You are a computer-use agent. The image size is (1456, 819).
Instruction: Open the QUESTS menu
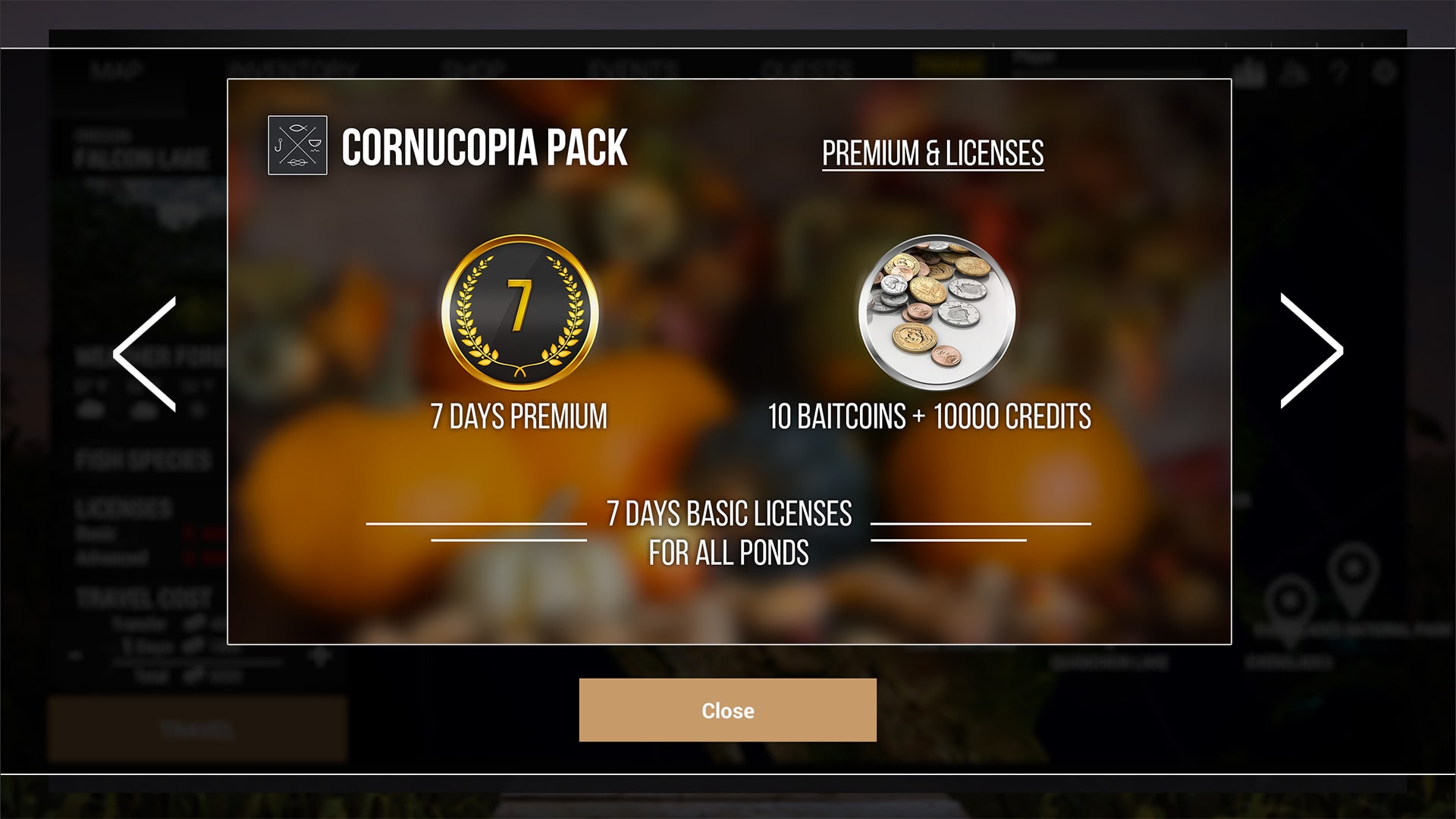tap(805, 67)
